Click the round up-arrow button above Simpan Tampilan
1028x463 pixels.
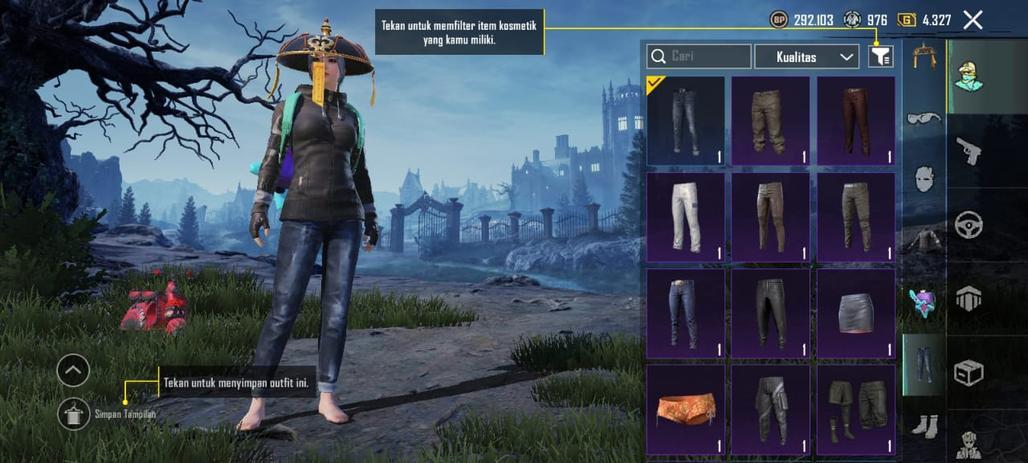coord(73,371)
